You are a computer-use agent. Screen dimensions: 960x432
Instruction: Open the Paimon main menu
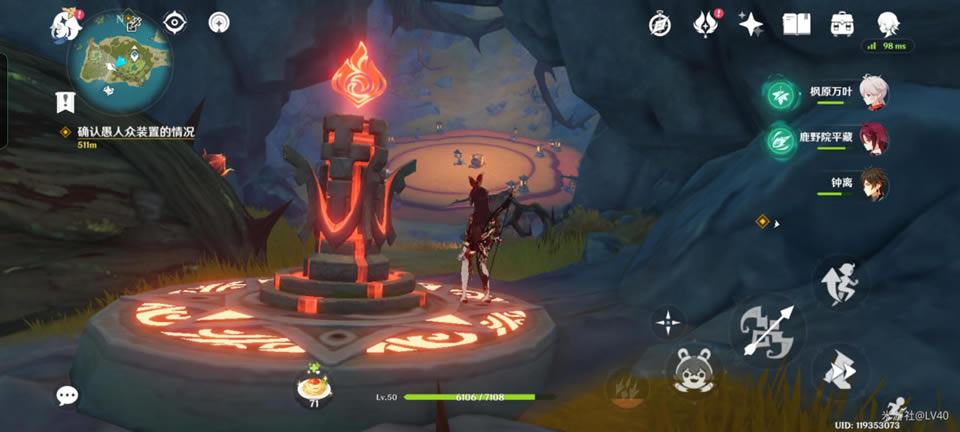point(66,24)
